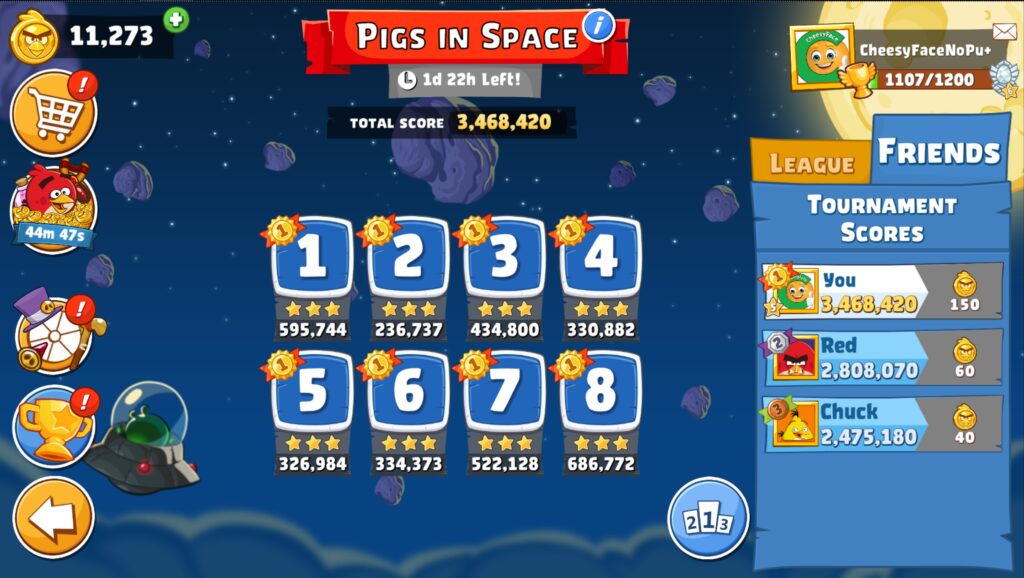The image size is (1024, 578).
Task: Go back with the arrow button
Action: 54,517
